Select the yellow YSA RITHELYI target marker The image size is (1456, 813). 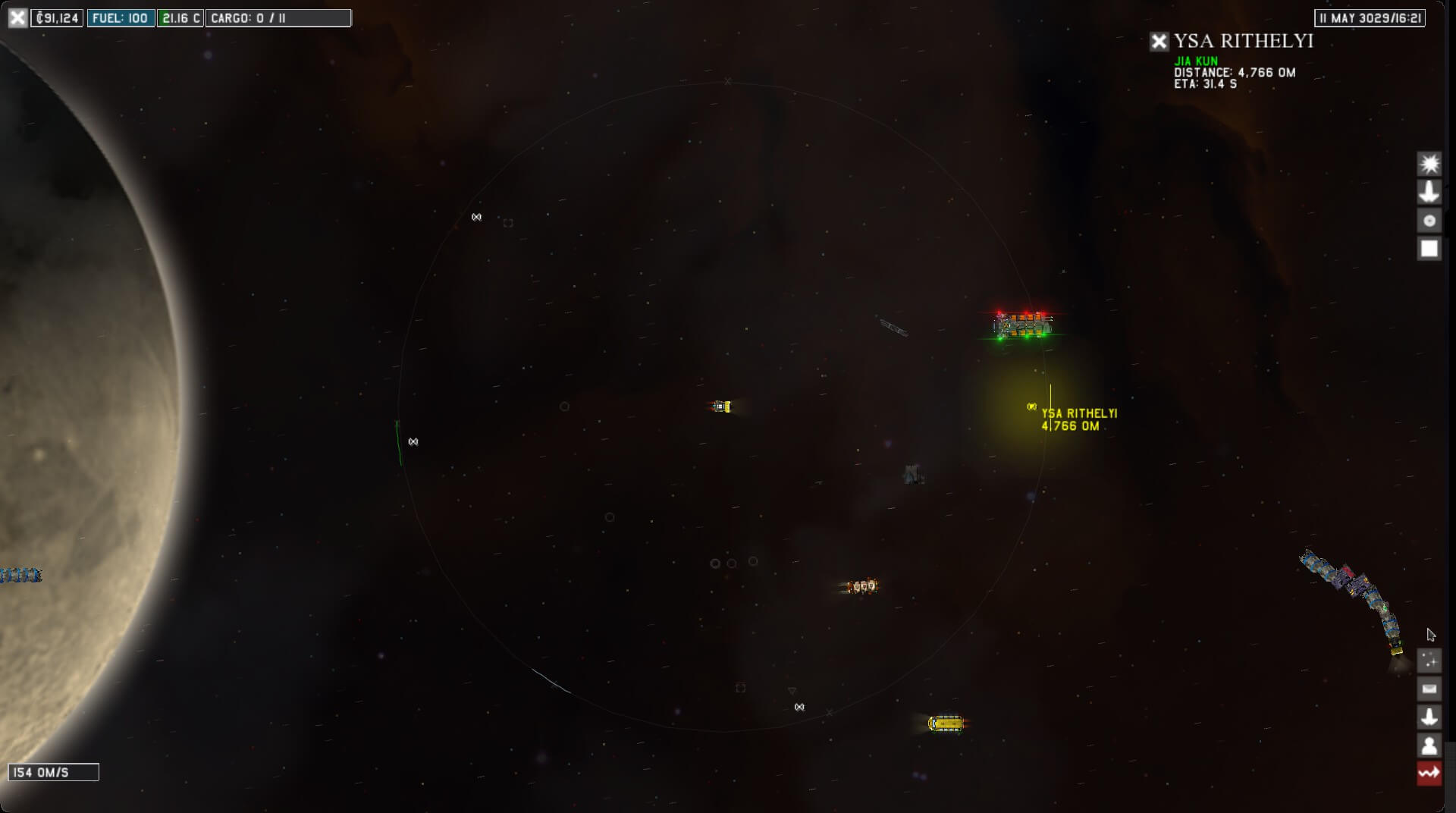(1031, 407)
